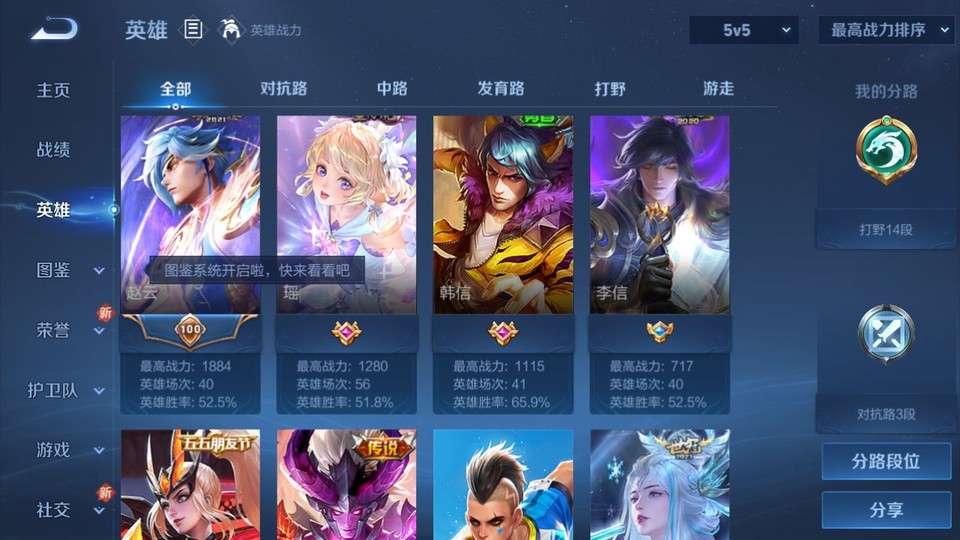
Task: Switch to the 发育路 tab
Action: coord(501,89)
